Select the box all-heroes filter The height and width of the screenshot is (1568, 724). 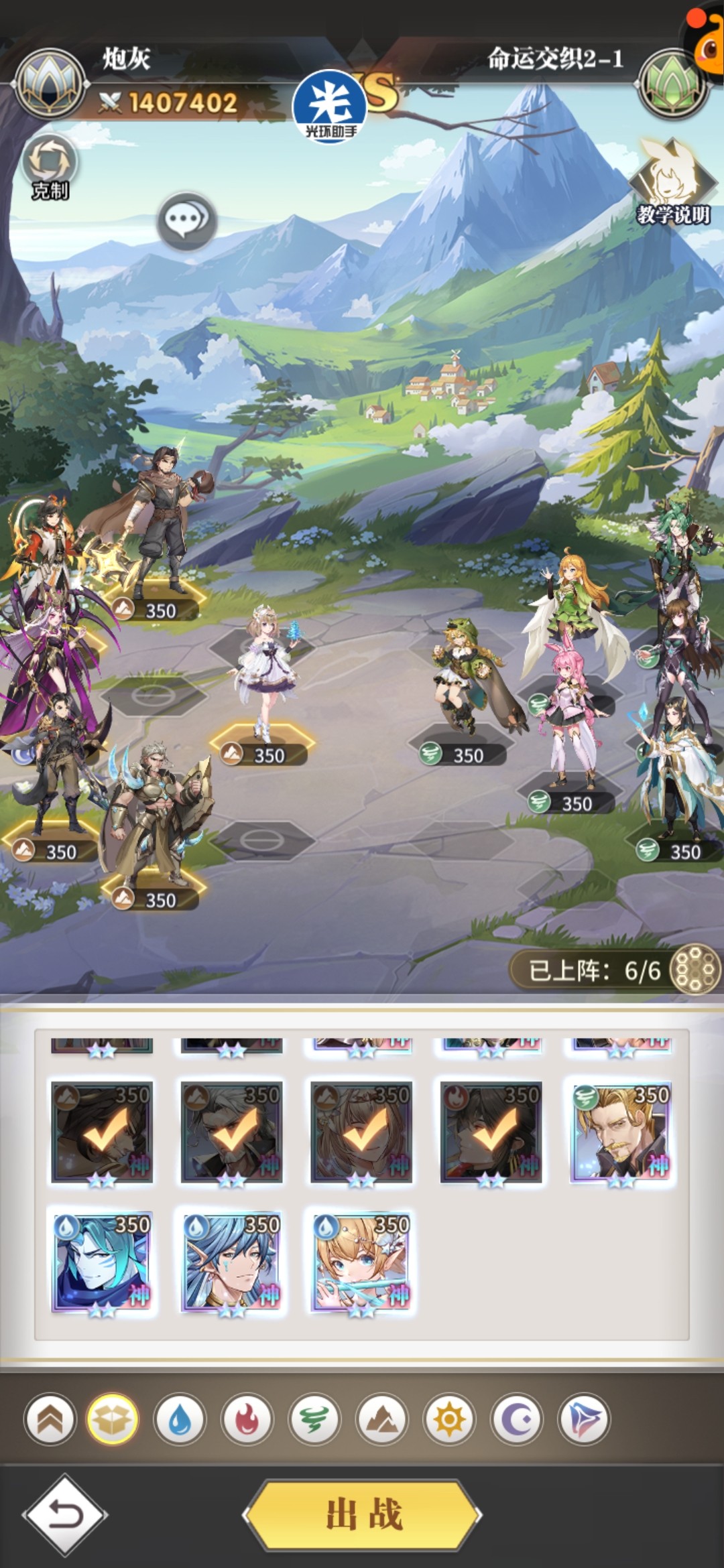coord(113,1419)
